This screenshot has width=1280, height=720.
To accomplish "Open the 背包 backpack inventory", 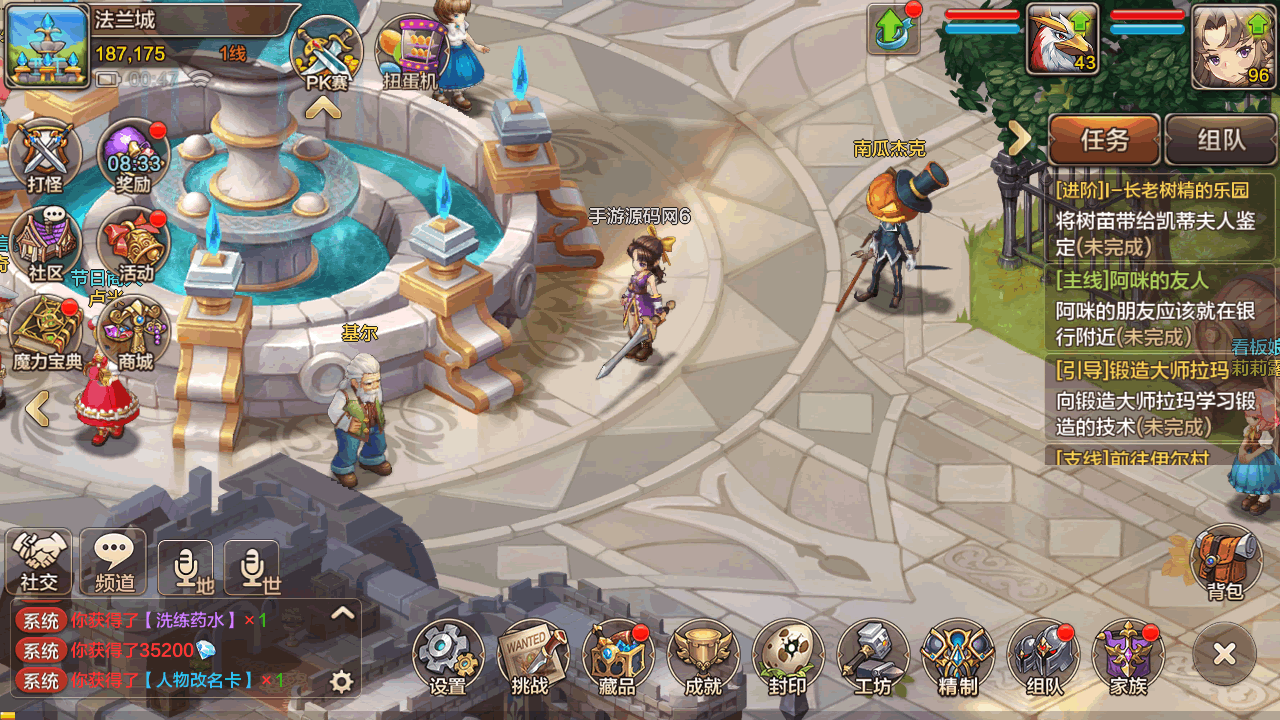I will point(1225,561).
